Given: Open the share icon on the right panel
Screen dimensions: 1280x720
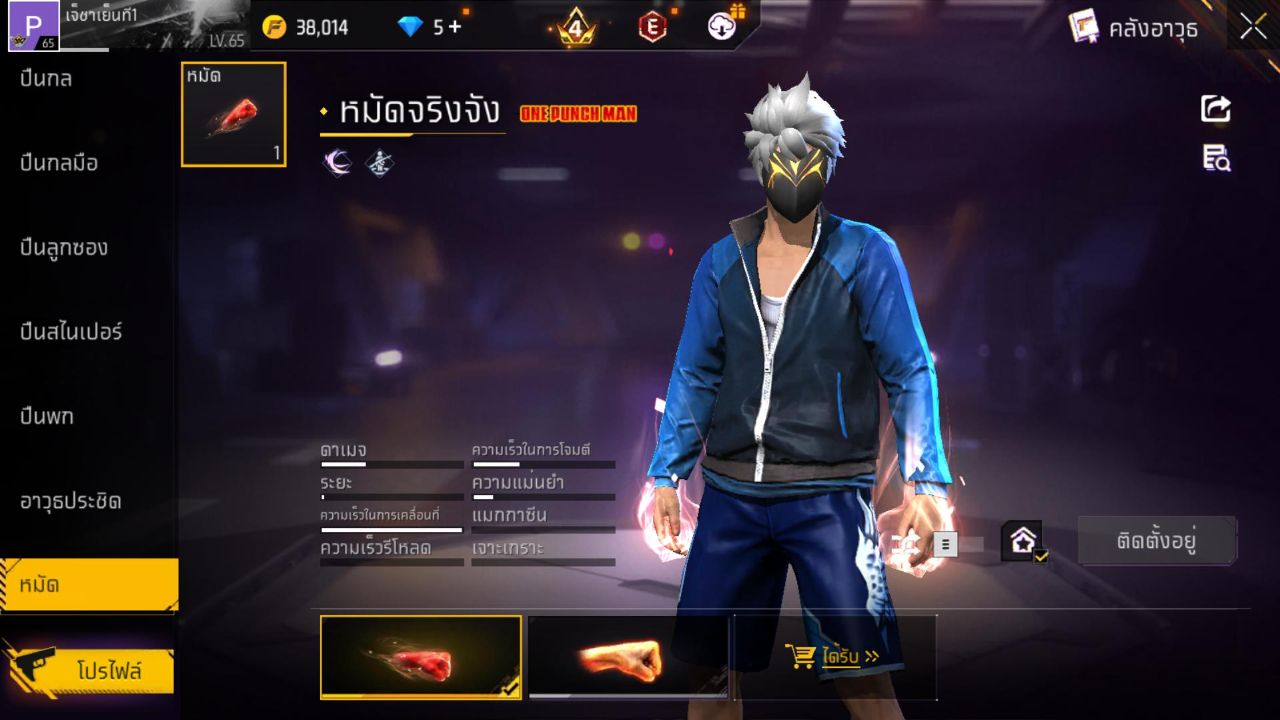Looking at the screenshot, I should 1214,110.
